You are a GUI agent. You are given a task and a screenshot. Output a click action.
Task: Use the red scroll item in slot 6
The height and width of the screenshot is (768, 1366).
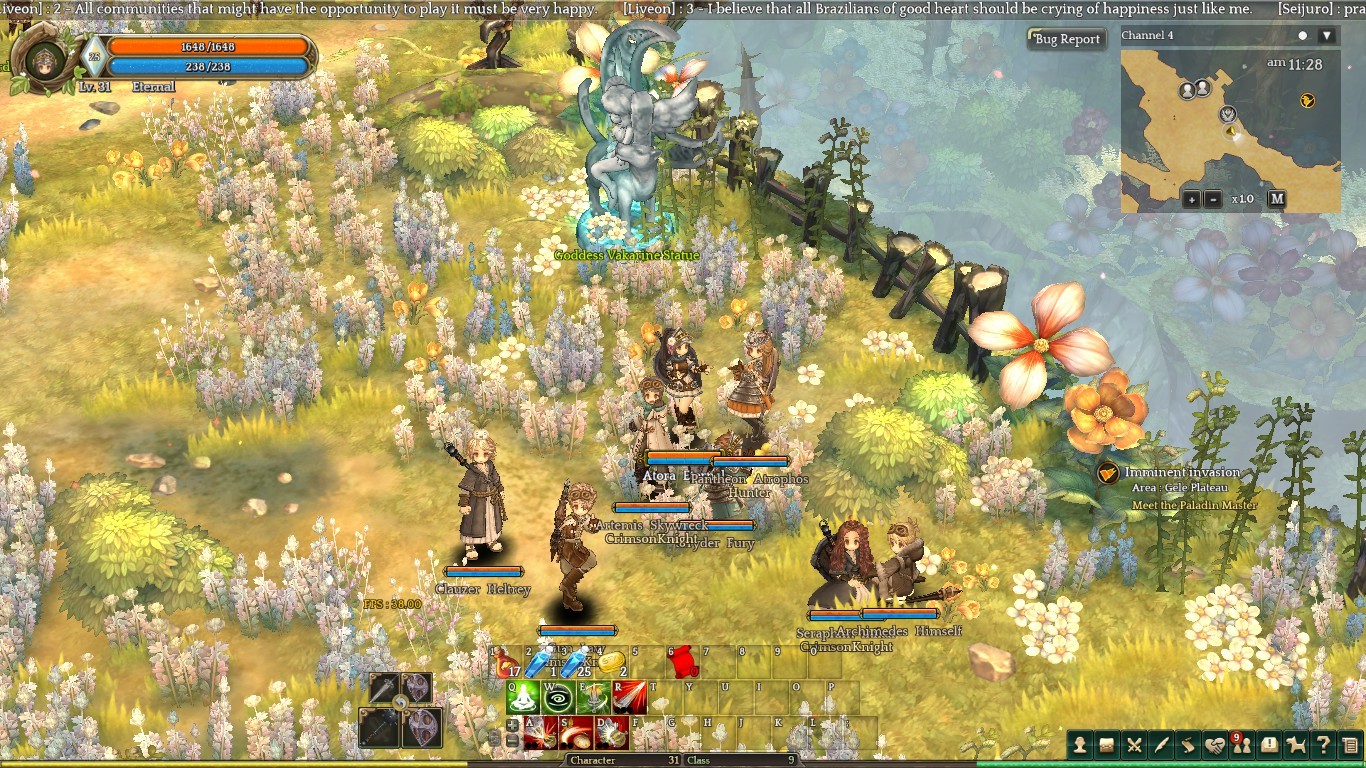682,661
